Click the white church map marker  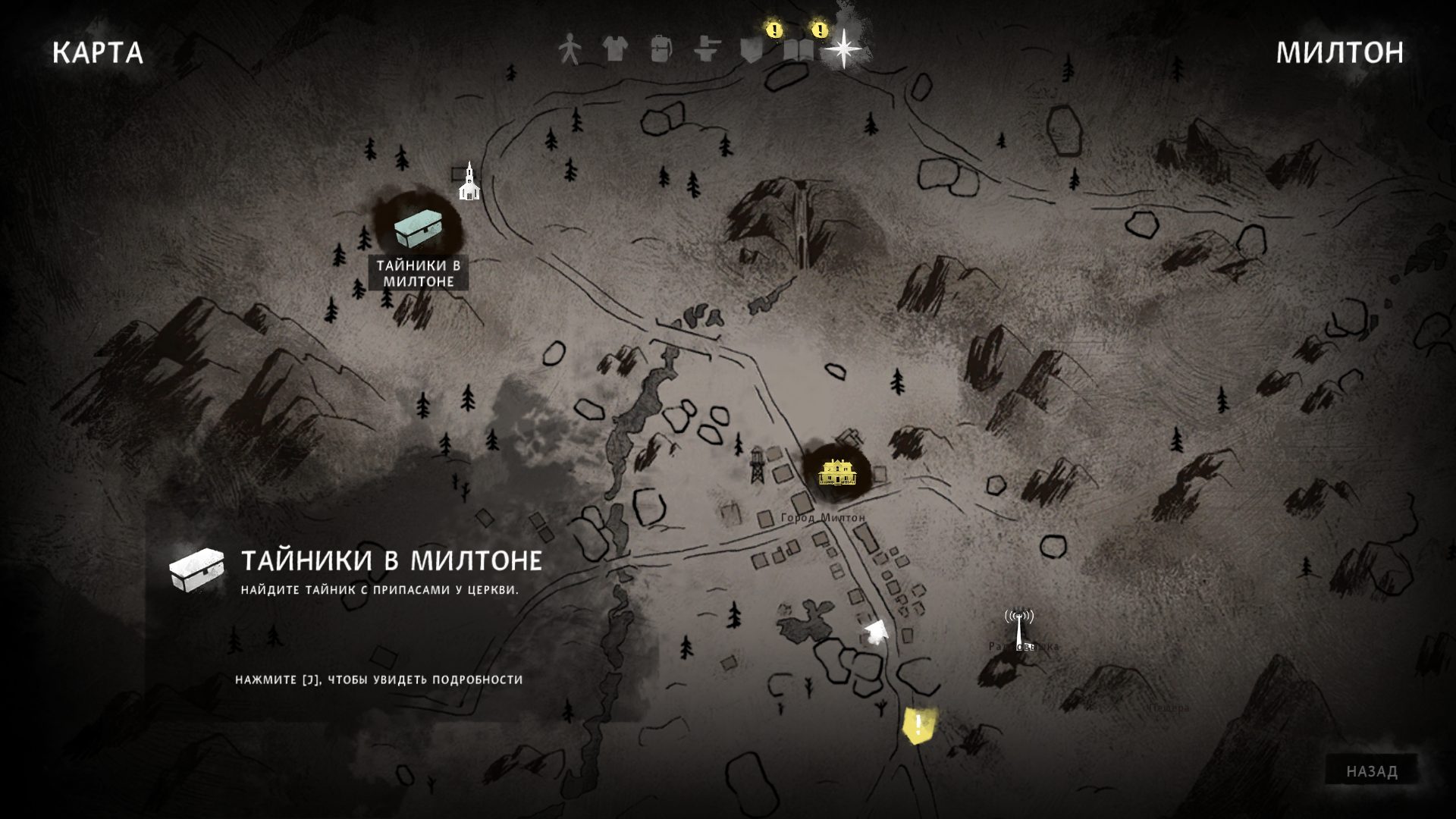point(469,182)
